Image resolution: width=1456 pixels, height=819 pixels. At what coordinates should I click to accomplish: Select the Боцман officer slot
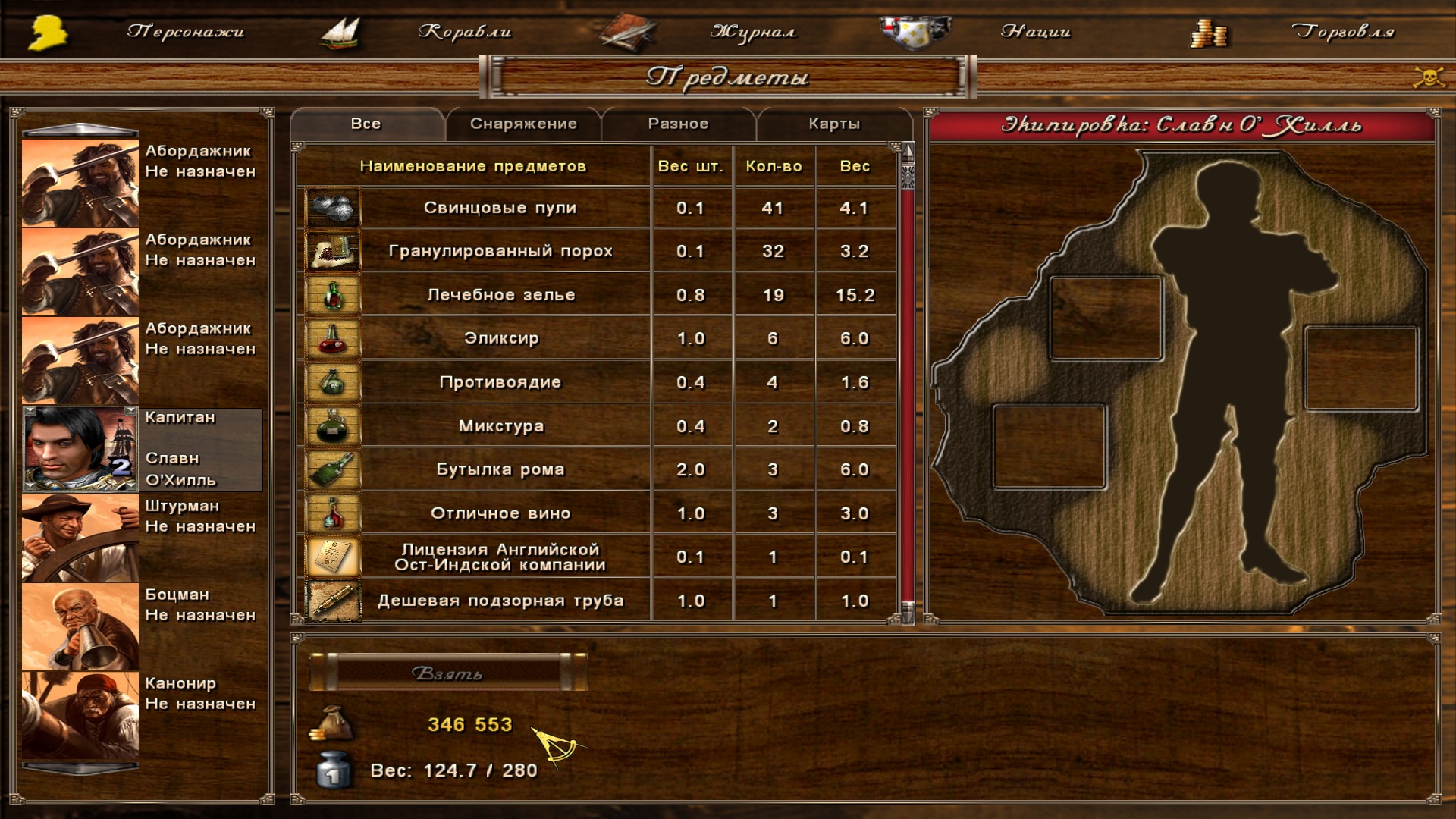pos(80,626)
